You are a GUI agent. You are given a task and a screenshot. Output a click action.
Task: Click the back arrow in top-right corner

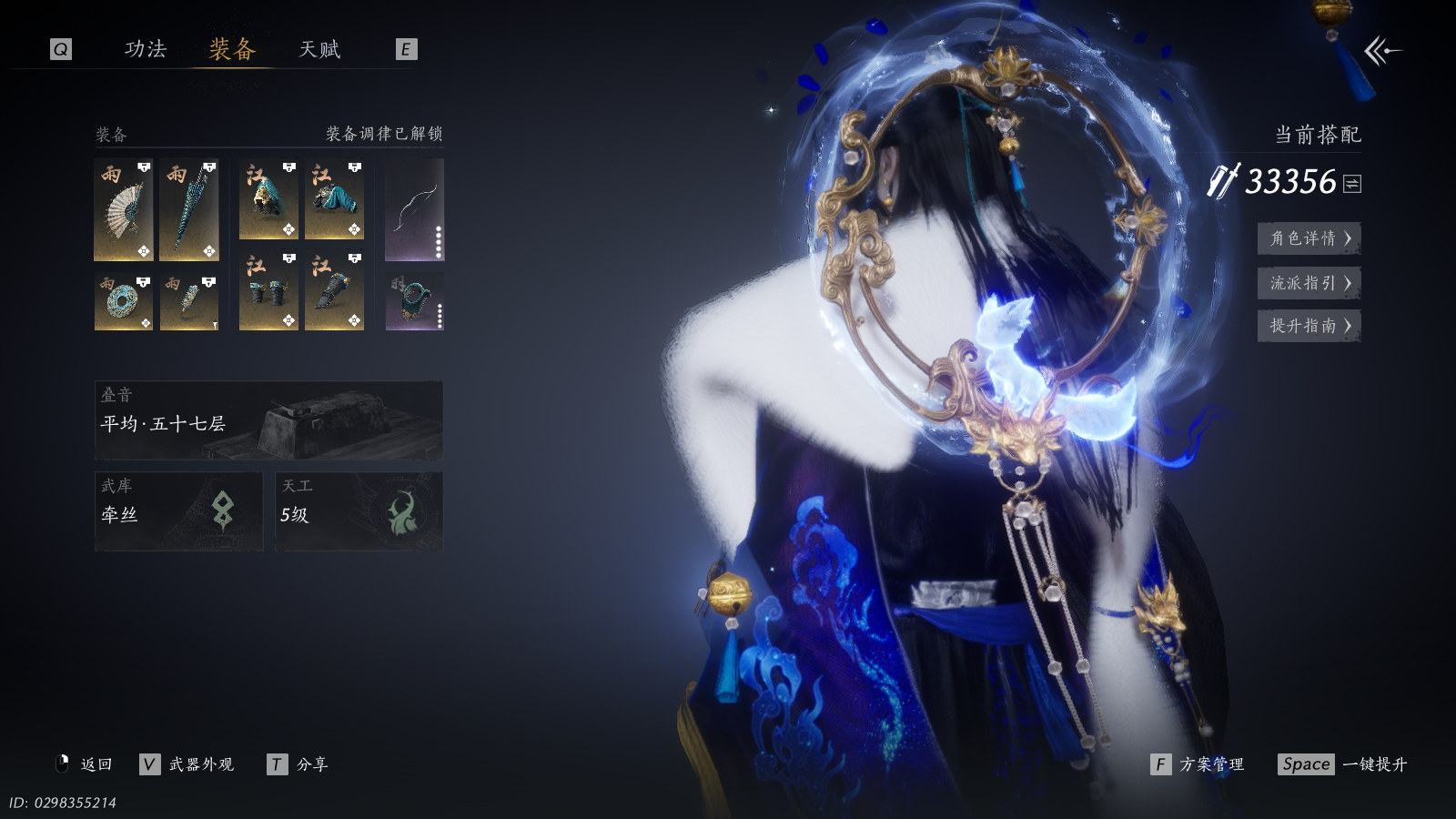(1382, 51)
